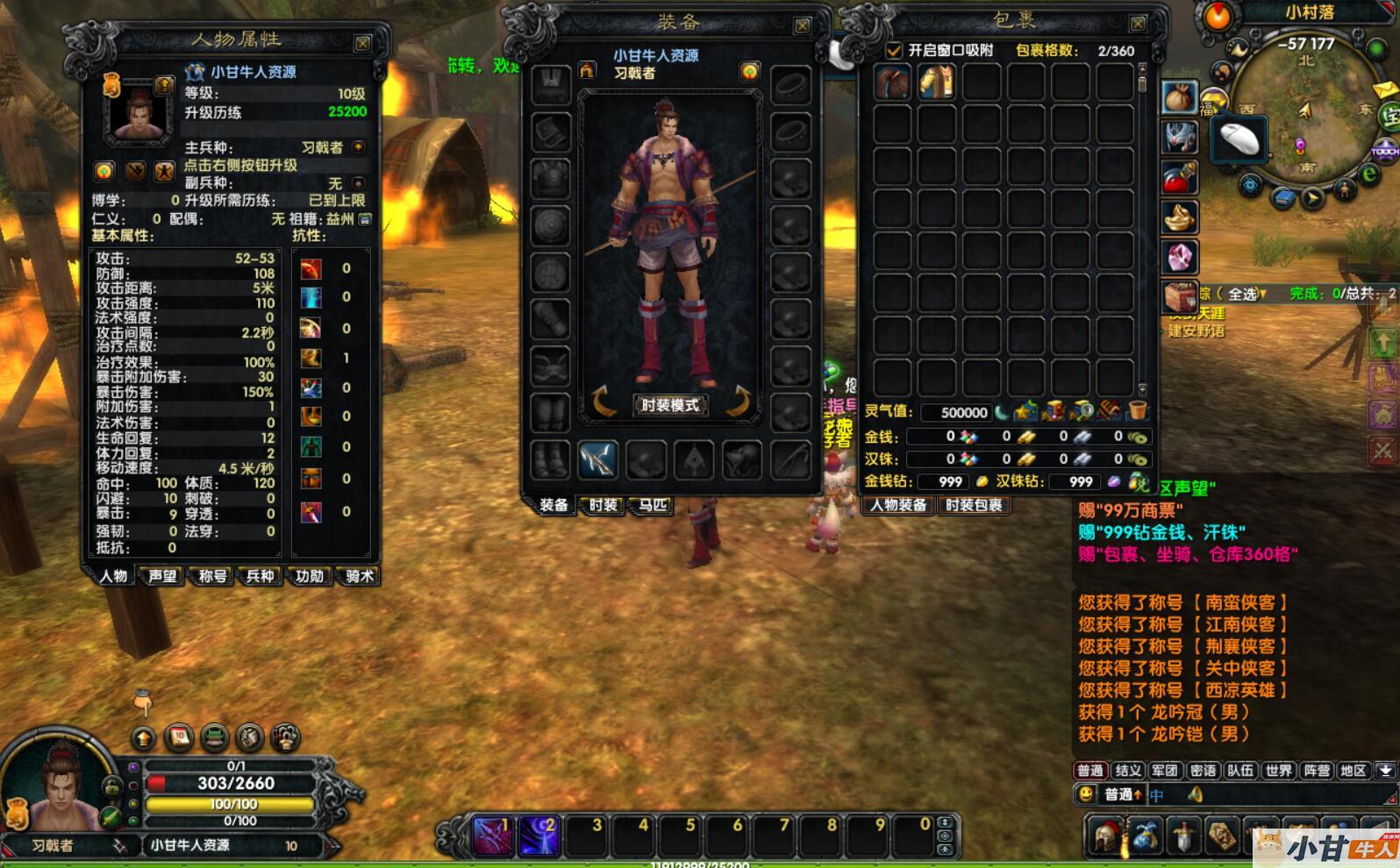Select the equipped spear weapon slot
Screen dimensions: 1400x868
pyautogui.click(x=597, y=459)
